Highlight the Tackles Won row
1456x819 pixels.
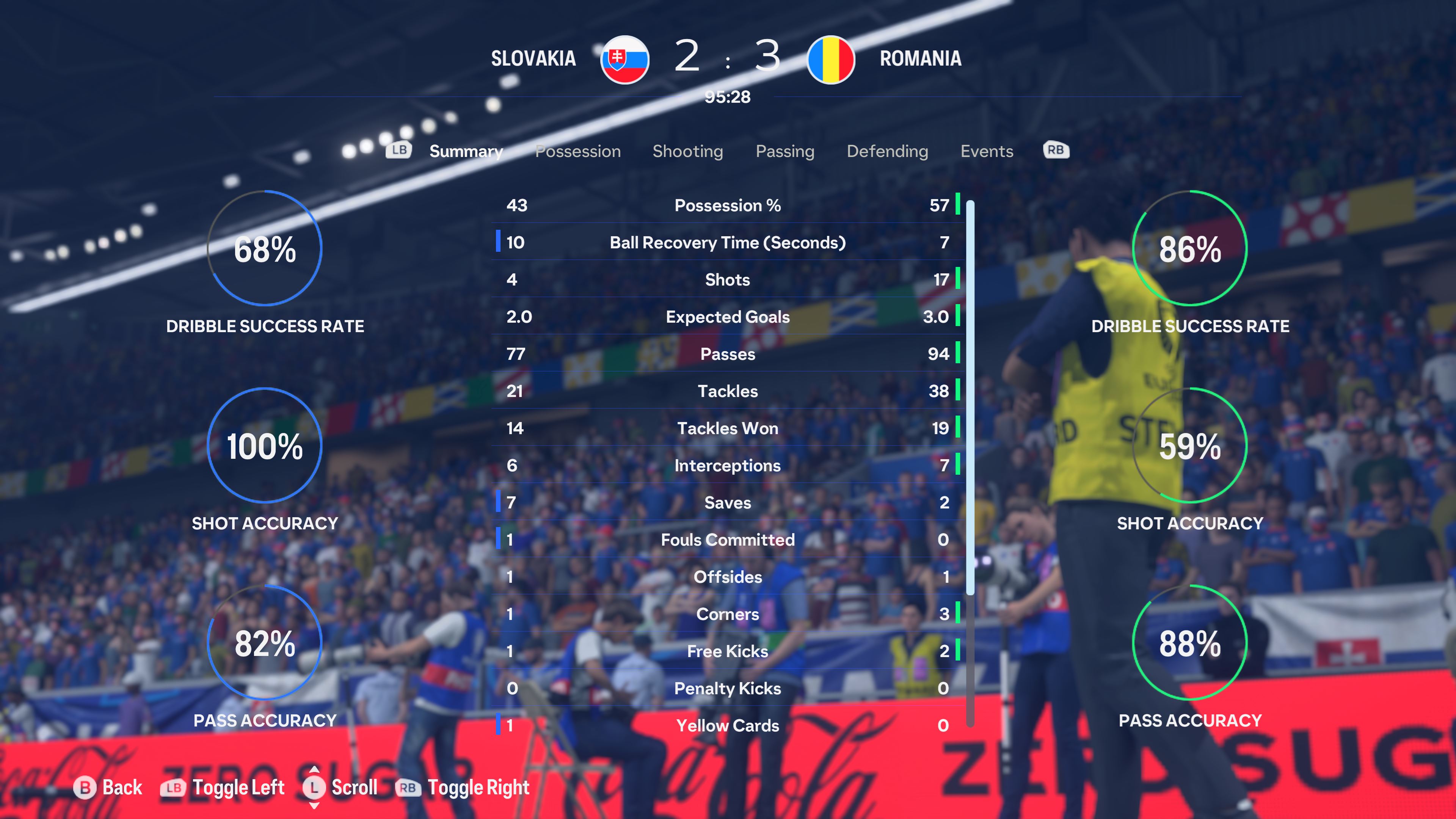728,428
